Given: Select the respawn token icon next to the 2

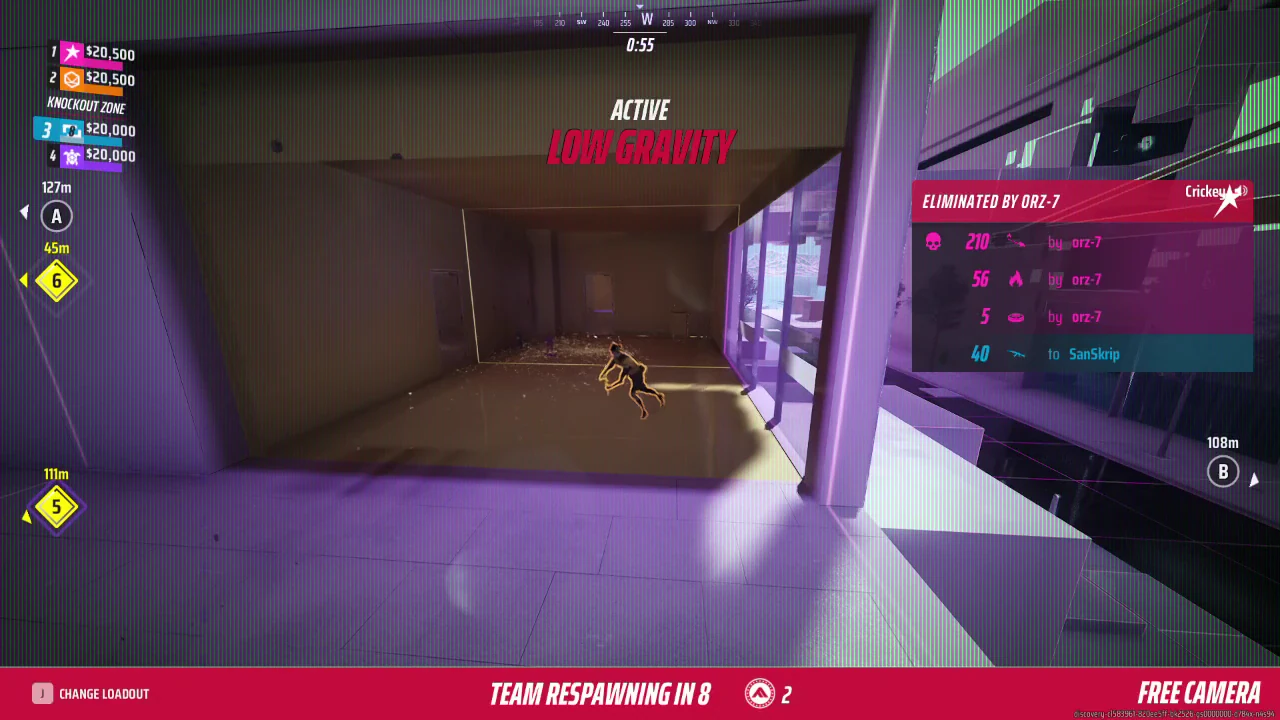Looking at the screenshot, I should tap(762, 691).
